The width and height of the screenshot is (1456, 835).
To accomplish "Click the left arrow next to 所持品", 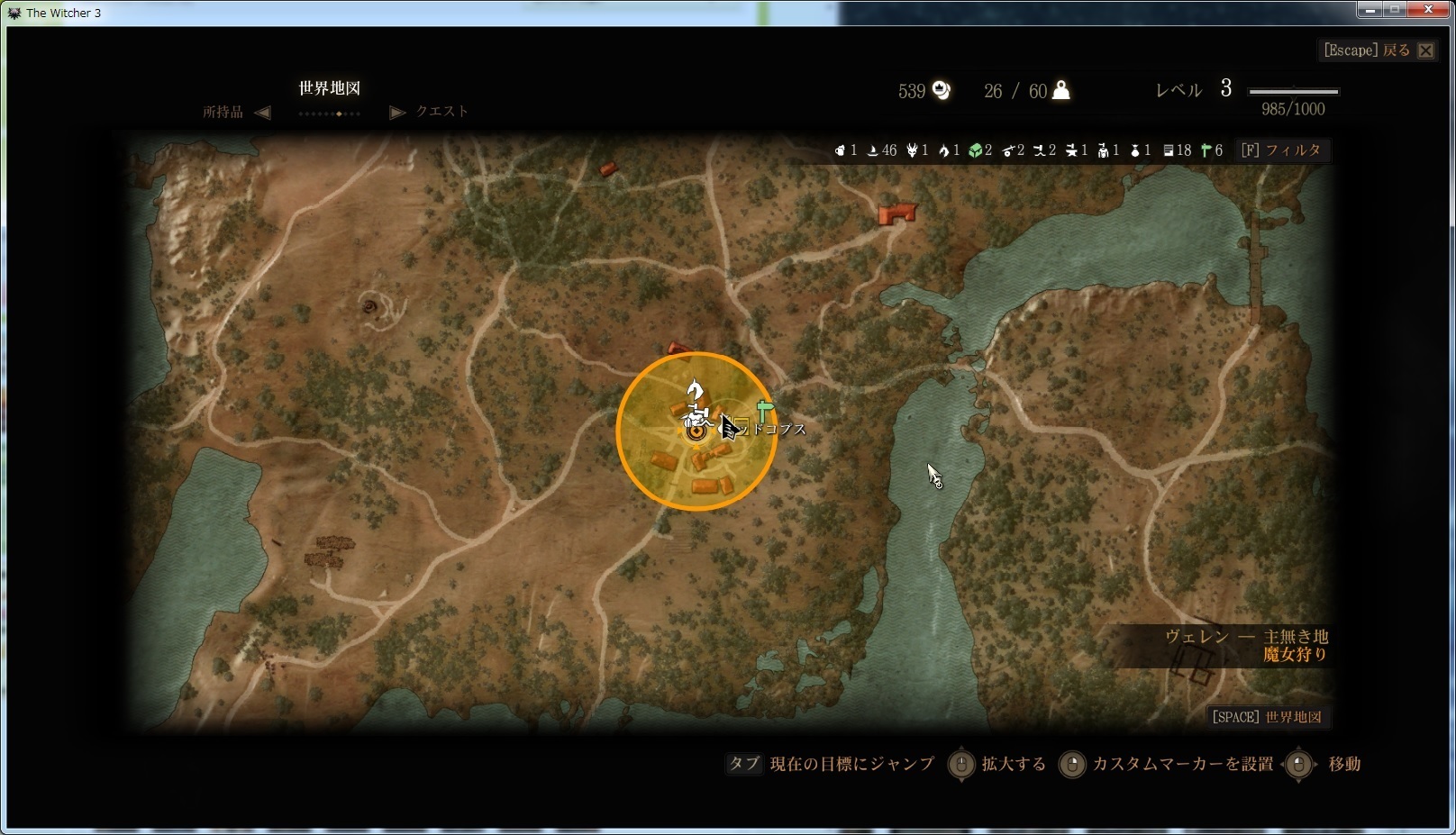I will pyautogui.click(x=262, y=112).
